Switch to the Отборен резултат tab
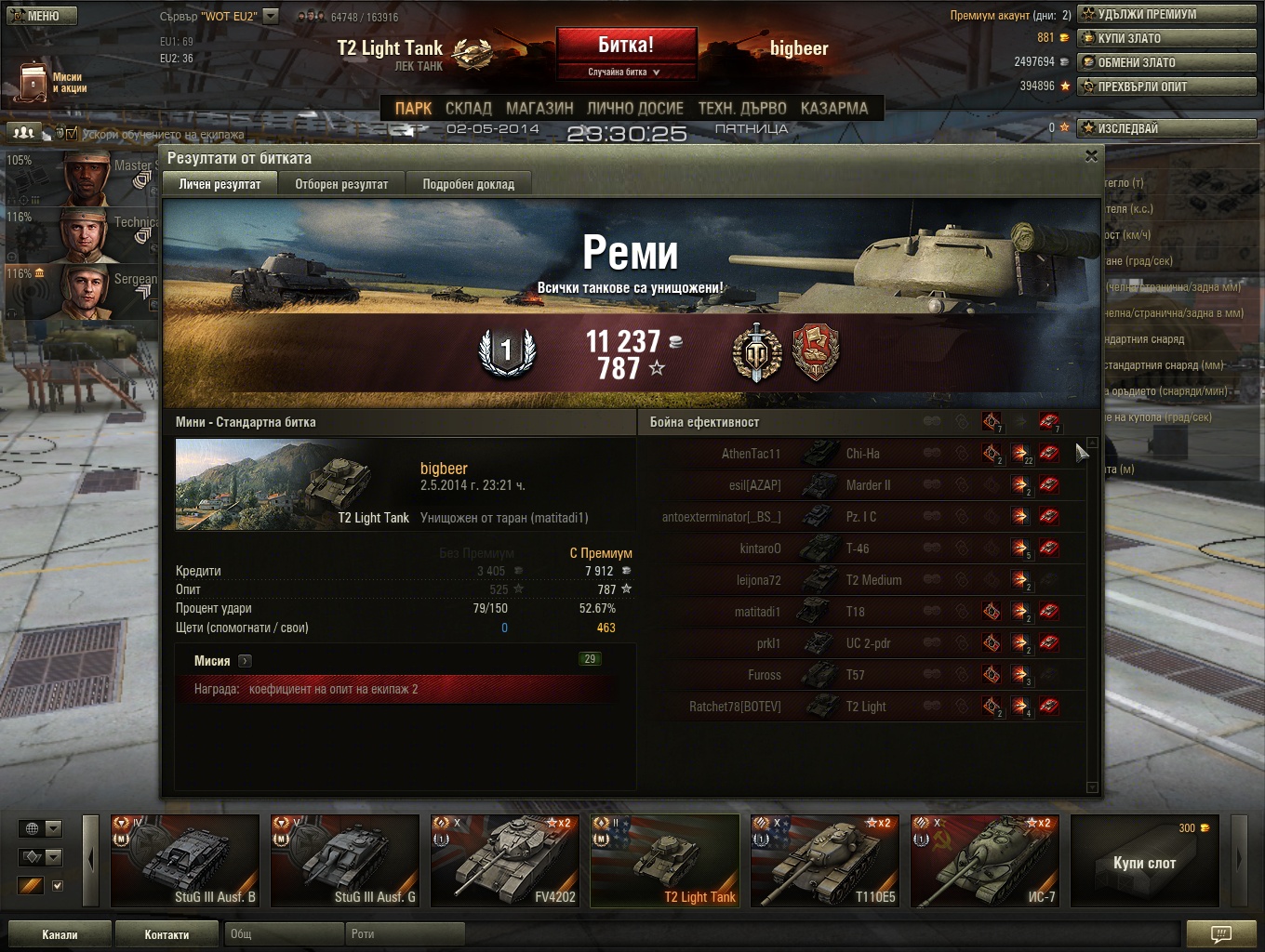The width and height of the screenshot is (1265, 952). coord(341,184)
